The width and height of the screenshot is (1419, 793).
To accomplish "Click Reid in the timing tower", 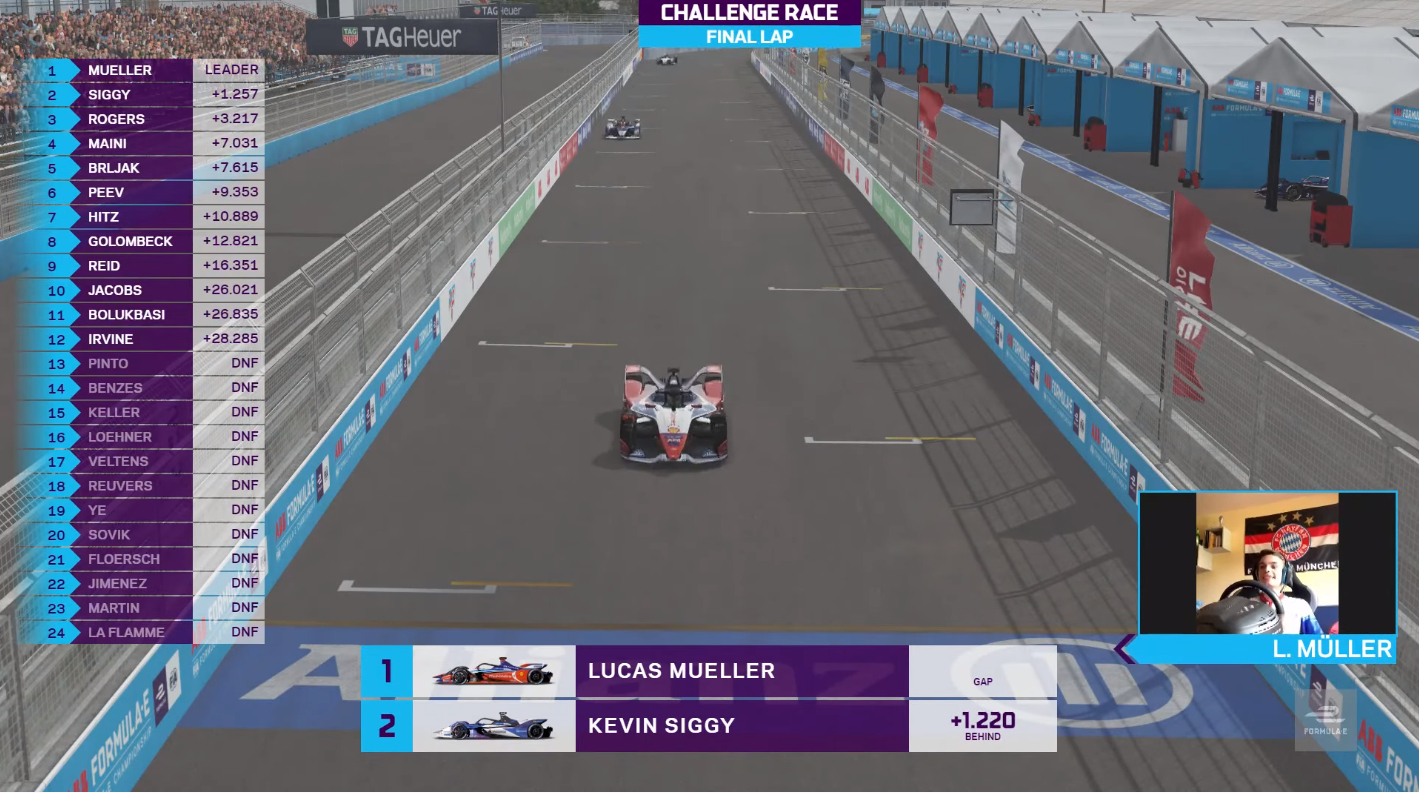I will [140, 266].
